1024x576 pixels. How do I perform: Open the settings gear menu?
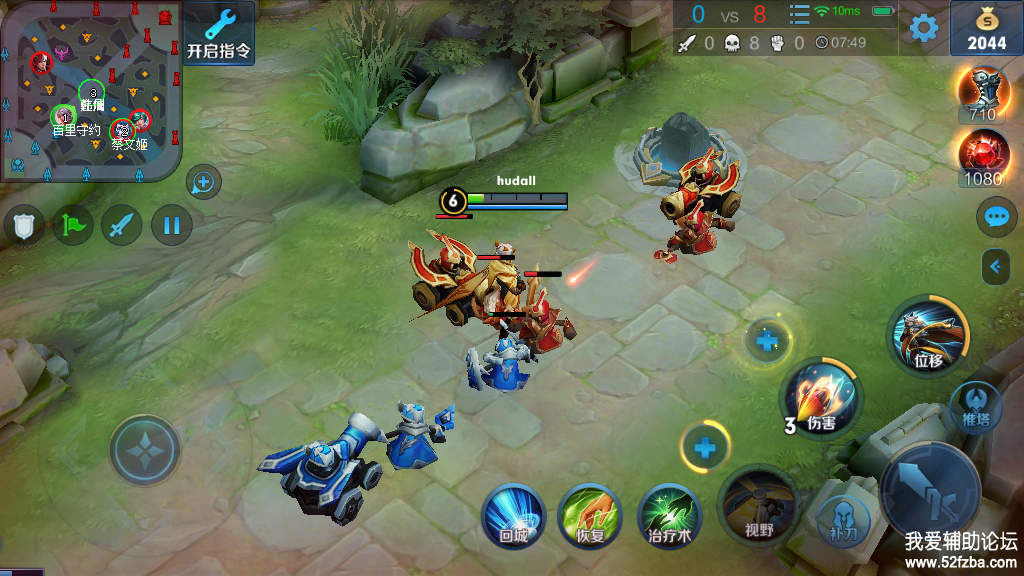tap(923, 28)
